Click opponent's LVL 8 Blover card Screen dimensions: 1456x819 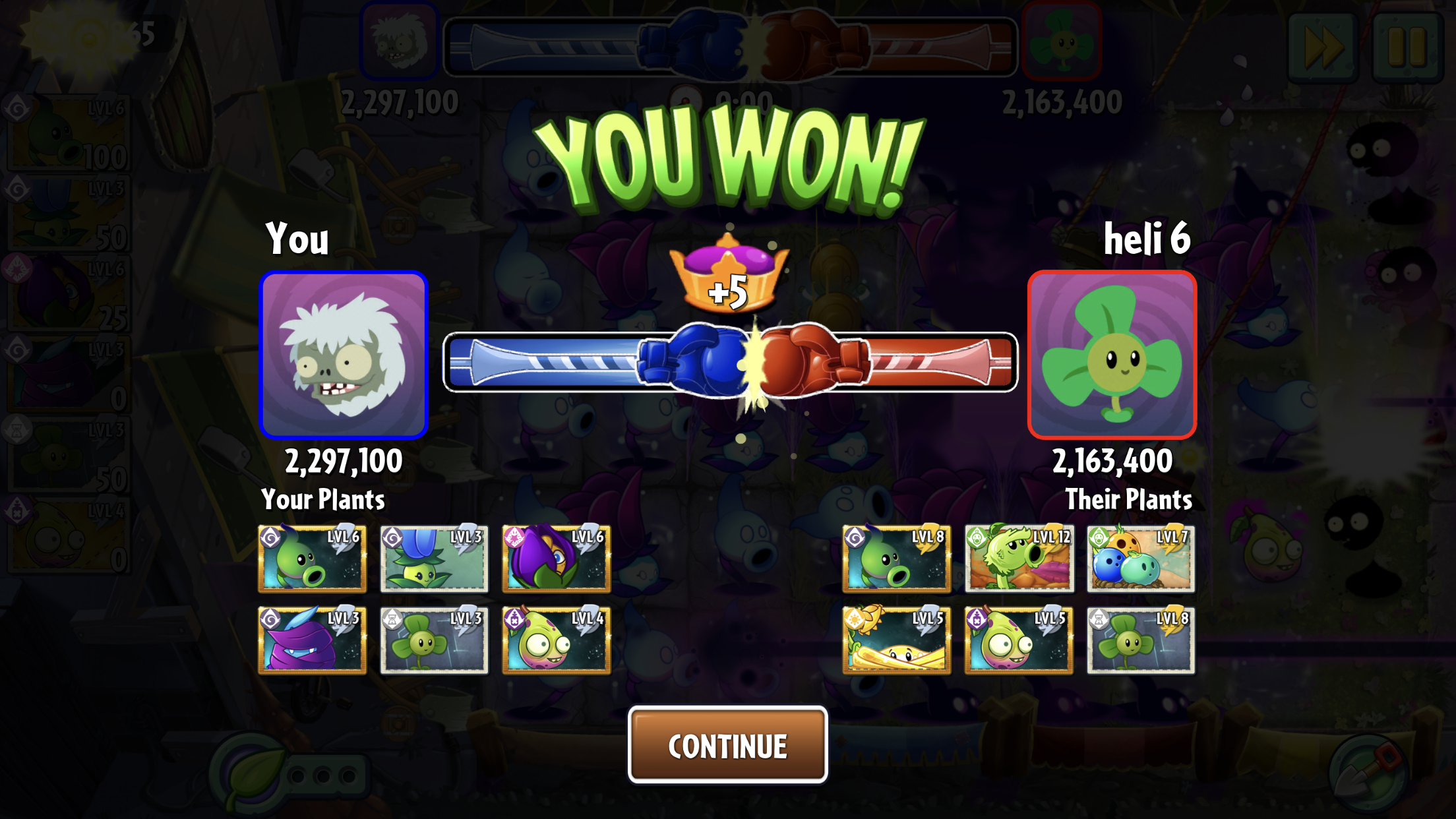(x=1141, y=640)
